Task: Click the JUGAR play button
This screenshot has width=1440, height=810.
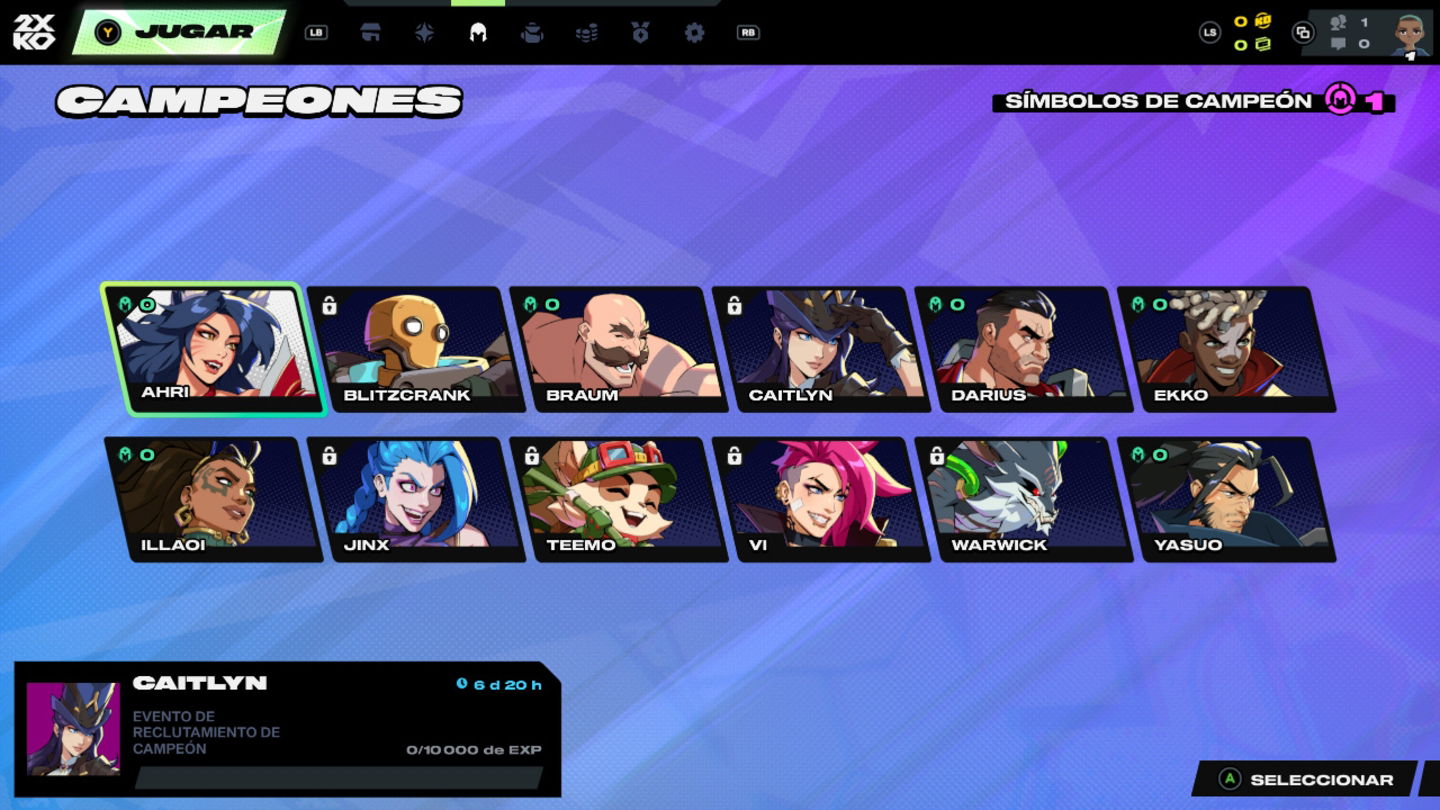Action: coord(180,32)
